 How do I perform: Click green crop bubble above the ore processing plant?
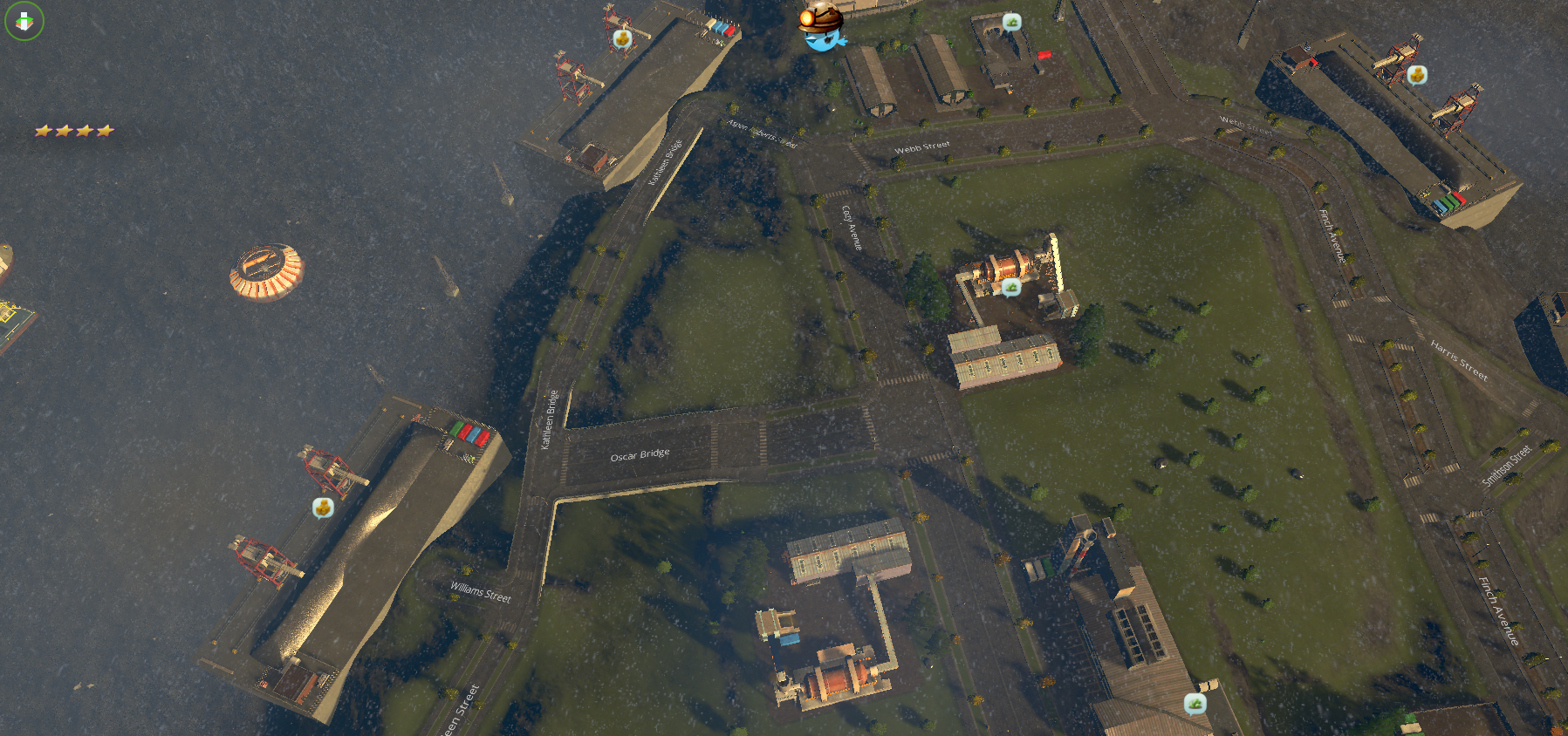click(1012, 288)
